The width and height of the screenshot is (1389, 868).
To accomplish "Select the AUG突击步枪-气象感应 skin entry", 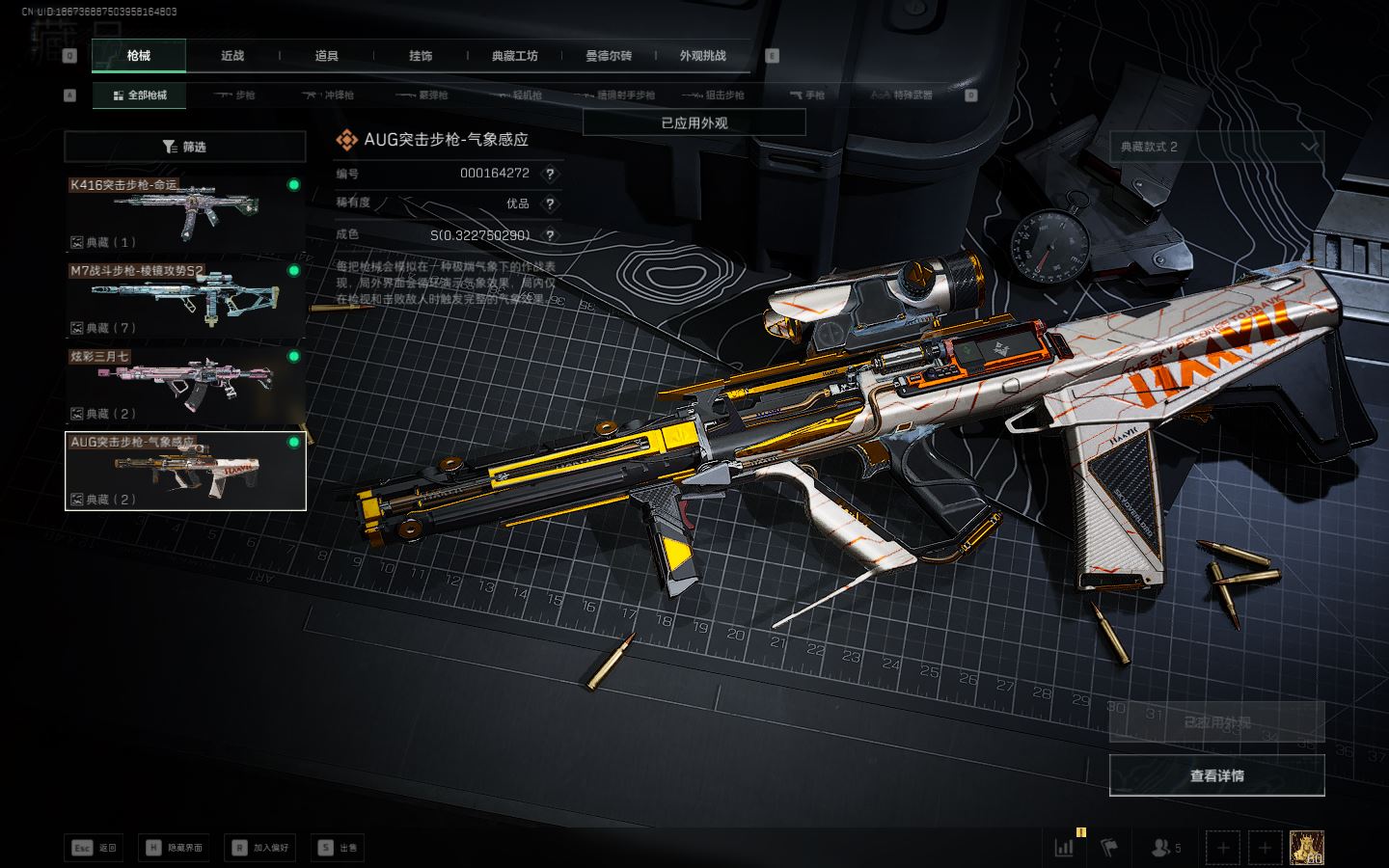I will (184, 471).
